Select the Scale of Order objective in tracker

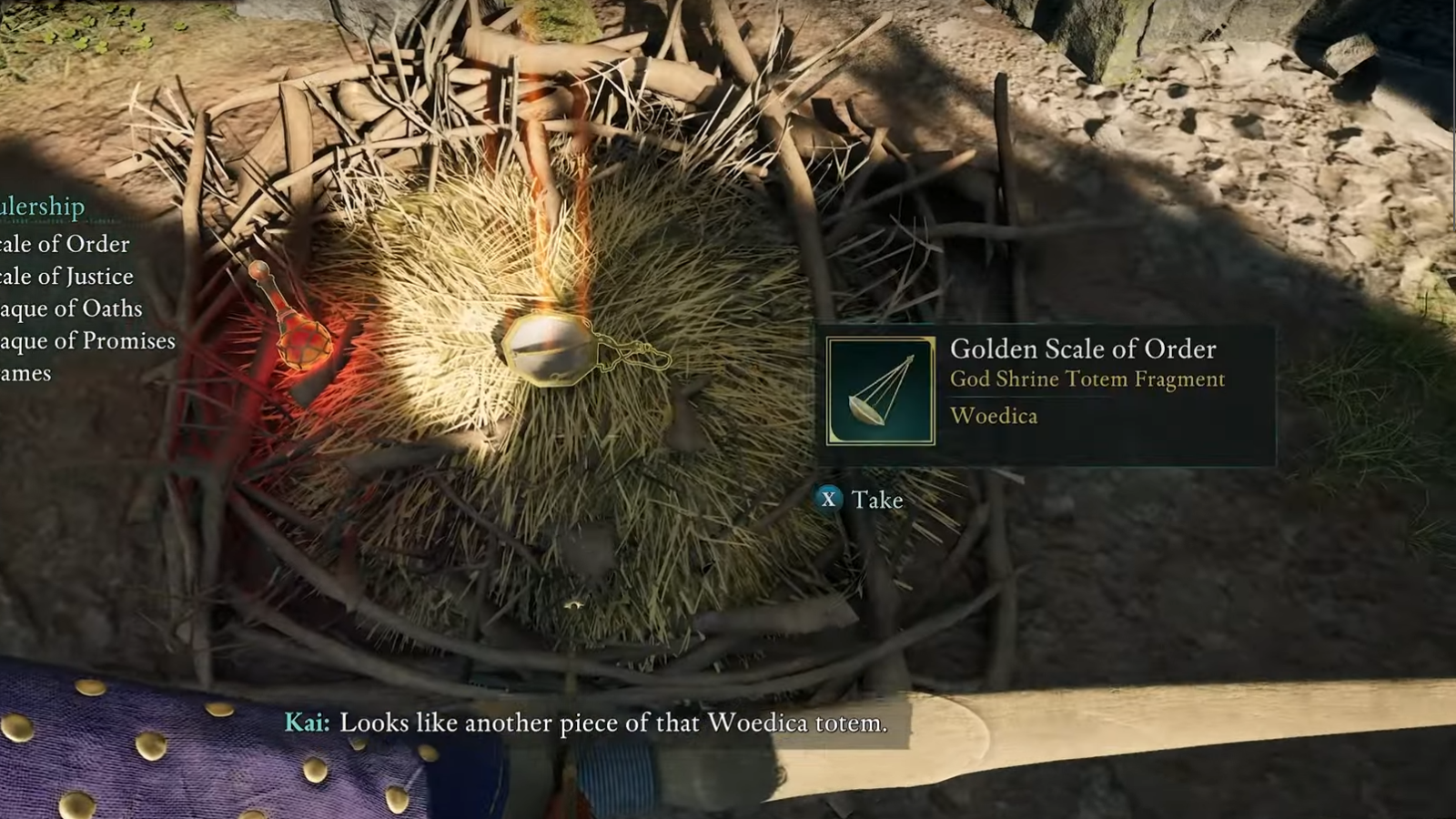(x=65, y=244)
